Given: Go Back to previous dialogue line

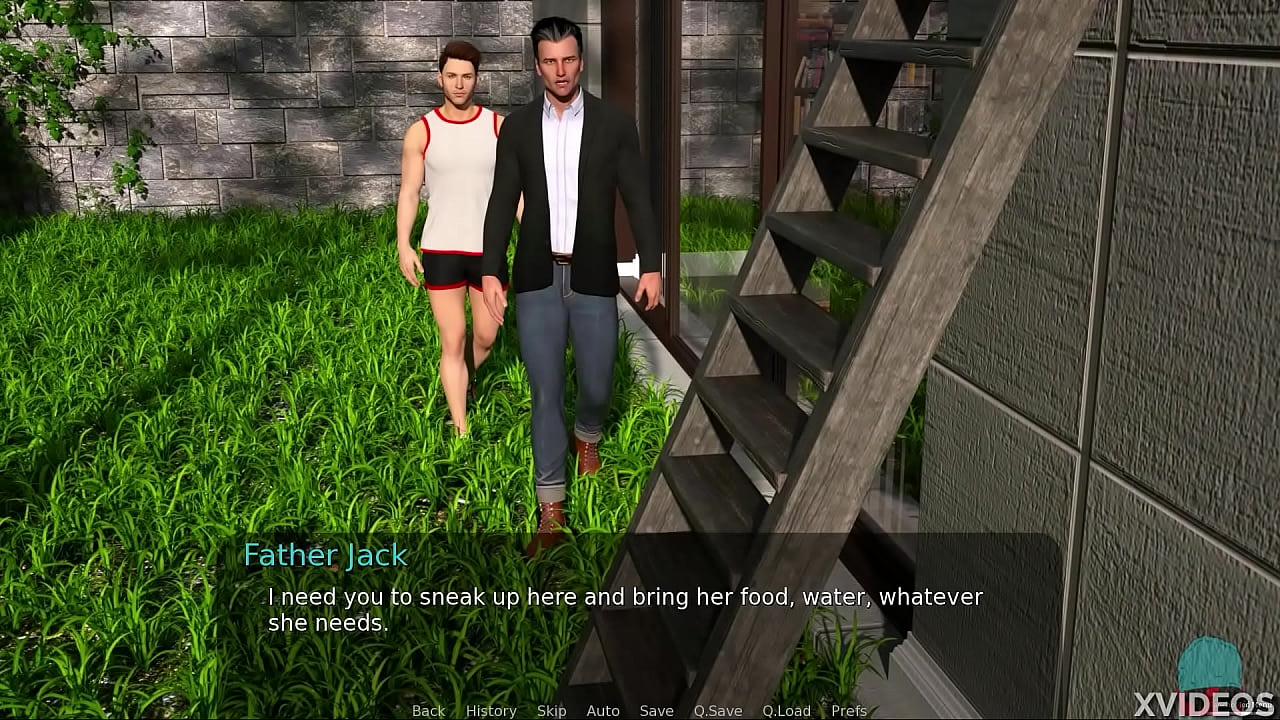Looking at the screenshot, I should coord(428,710).
